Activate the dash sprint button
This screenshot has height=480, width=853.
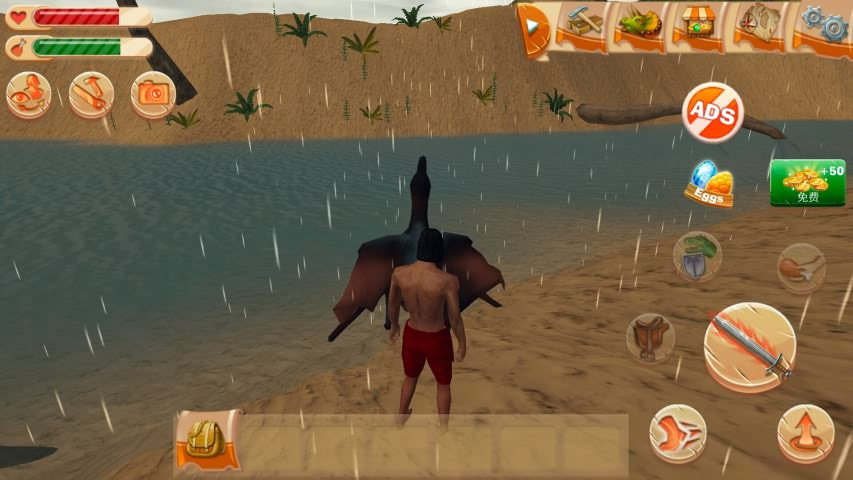[x=677, y=433]
